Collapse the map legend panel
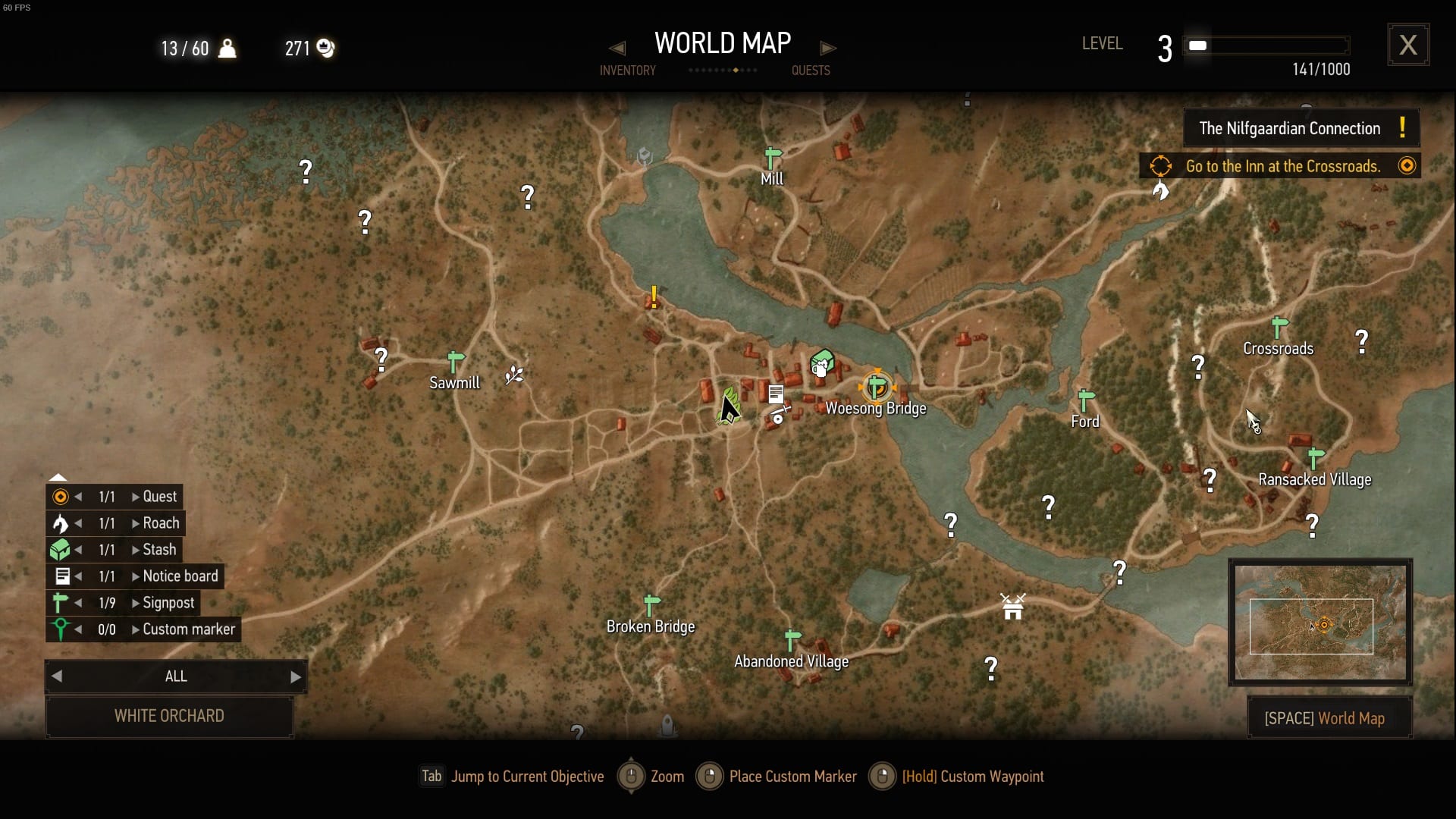This screenshot has width=1456, height=819. [x=58, y=475]
